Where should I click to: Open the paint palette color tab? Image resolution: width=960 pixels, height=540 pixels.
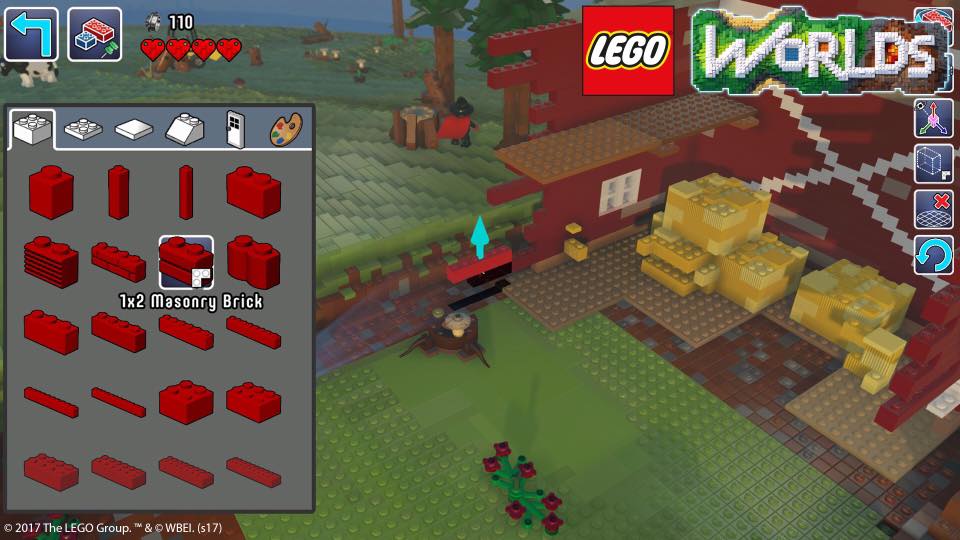click(x=285, y=129)
